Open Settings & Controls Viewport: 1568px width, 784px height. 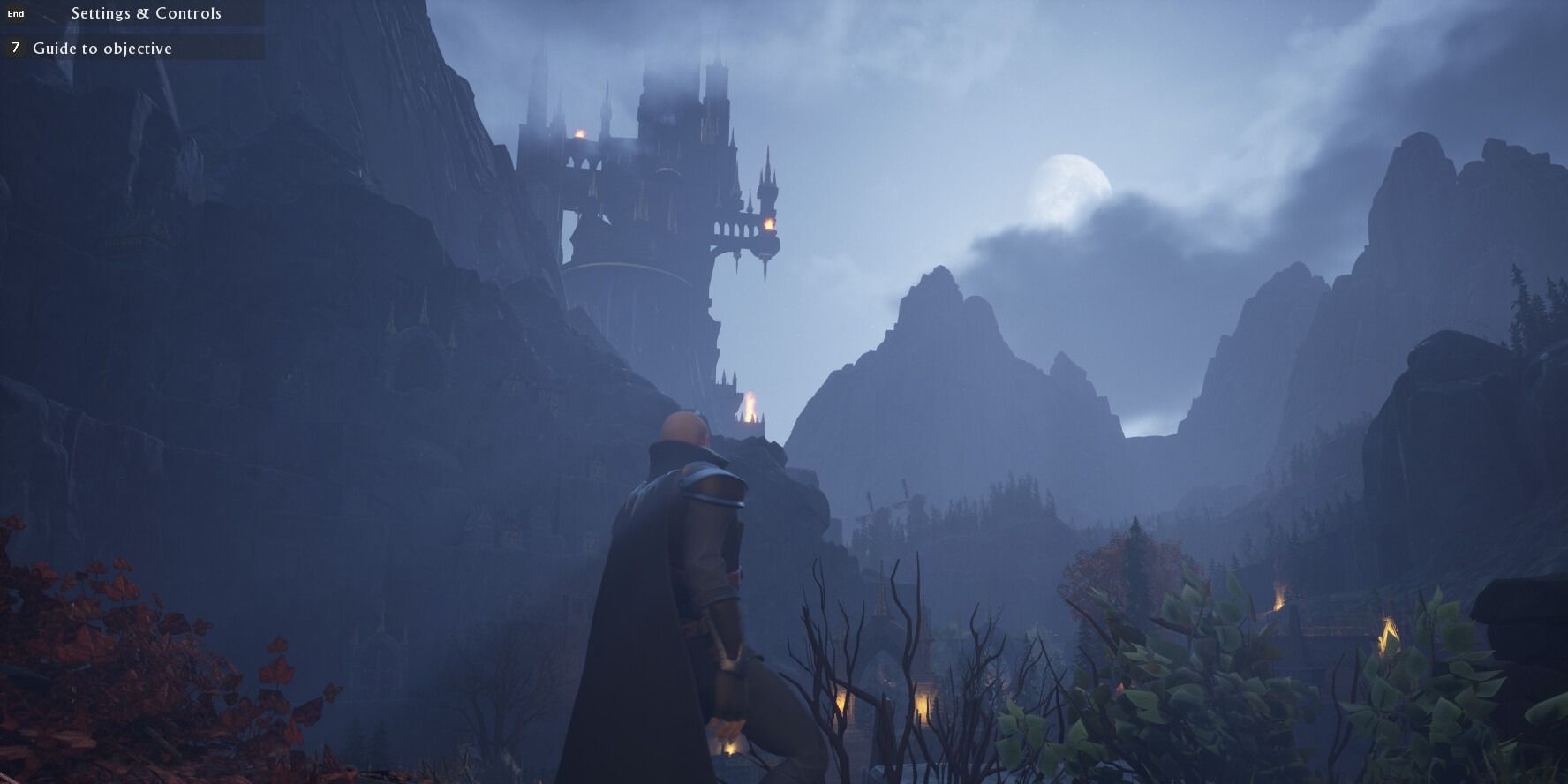146,13
